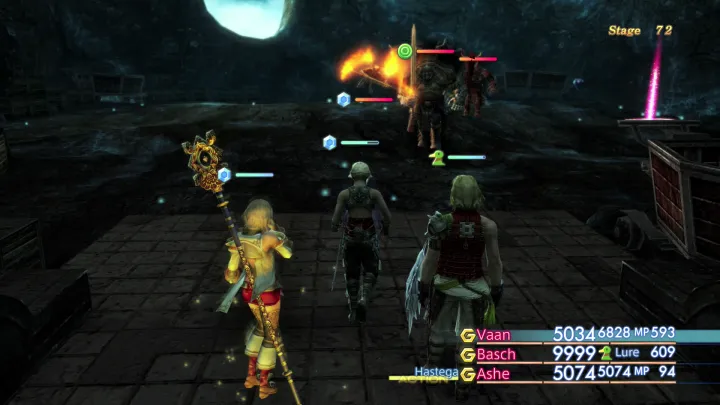Click the gambit icon beside Ashe
Image resolution: width=720 pixels, height=405 pixels.
[x=467, y=372]
